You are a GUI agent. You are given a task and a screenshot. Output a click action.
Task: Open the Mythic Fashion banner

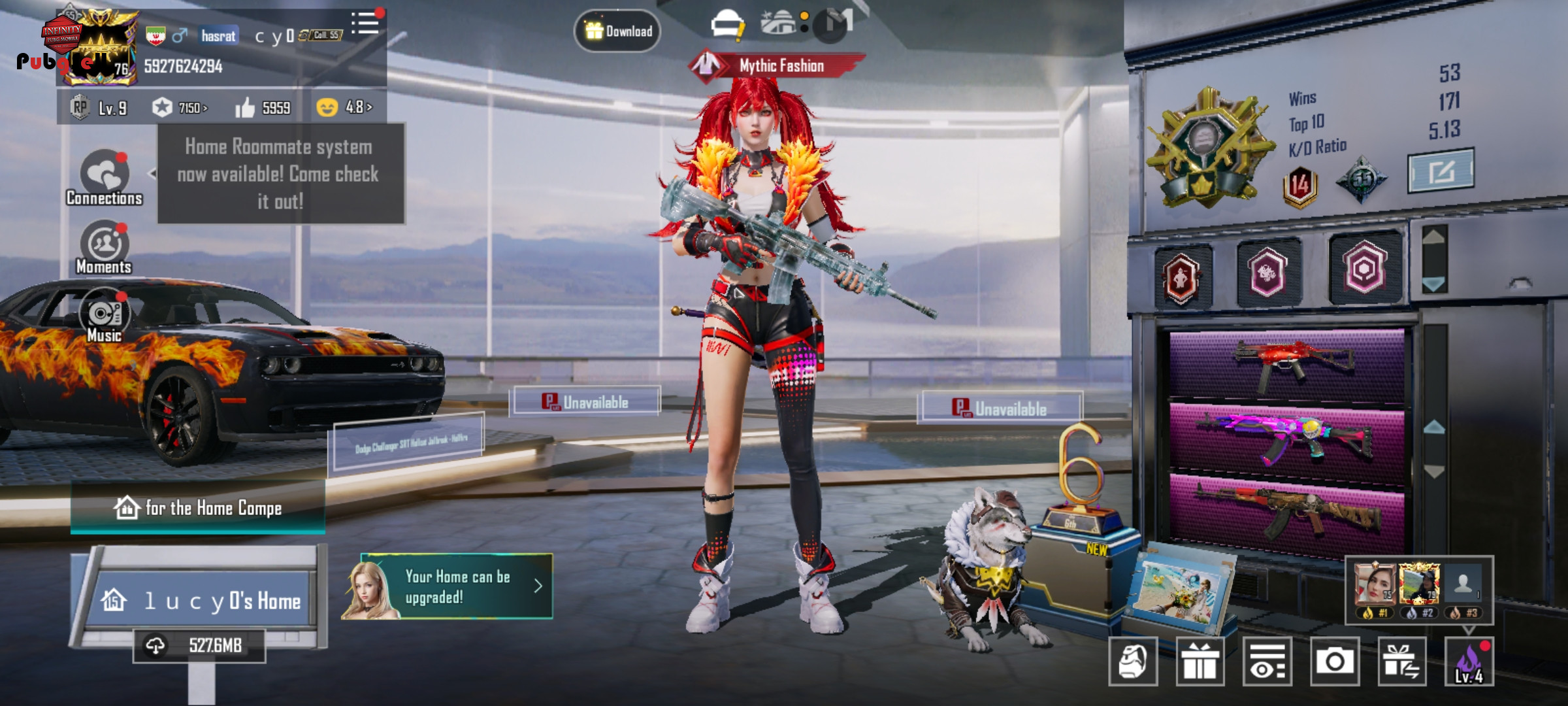[777, 65]
